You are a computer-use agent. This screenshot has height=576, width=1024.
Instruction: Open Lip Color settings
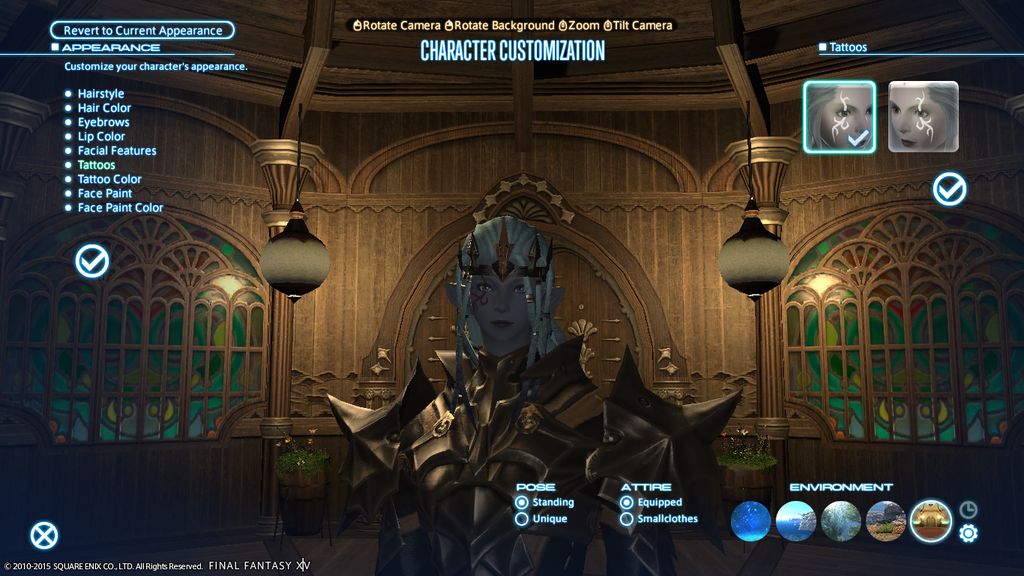coord(101,136)
